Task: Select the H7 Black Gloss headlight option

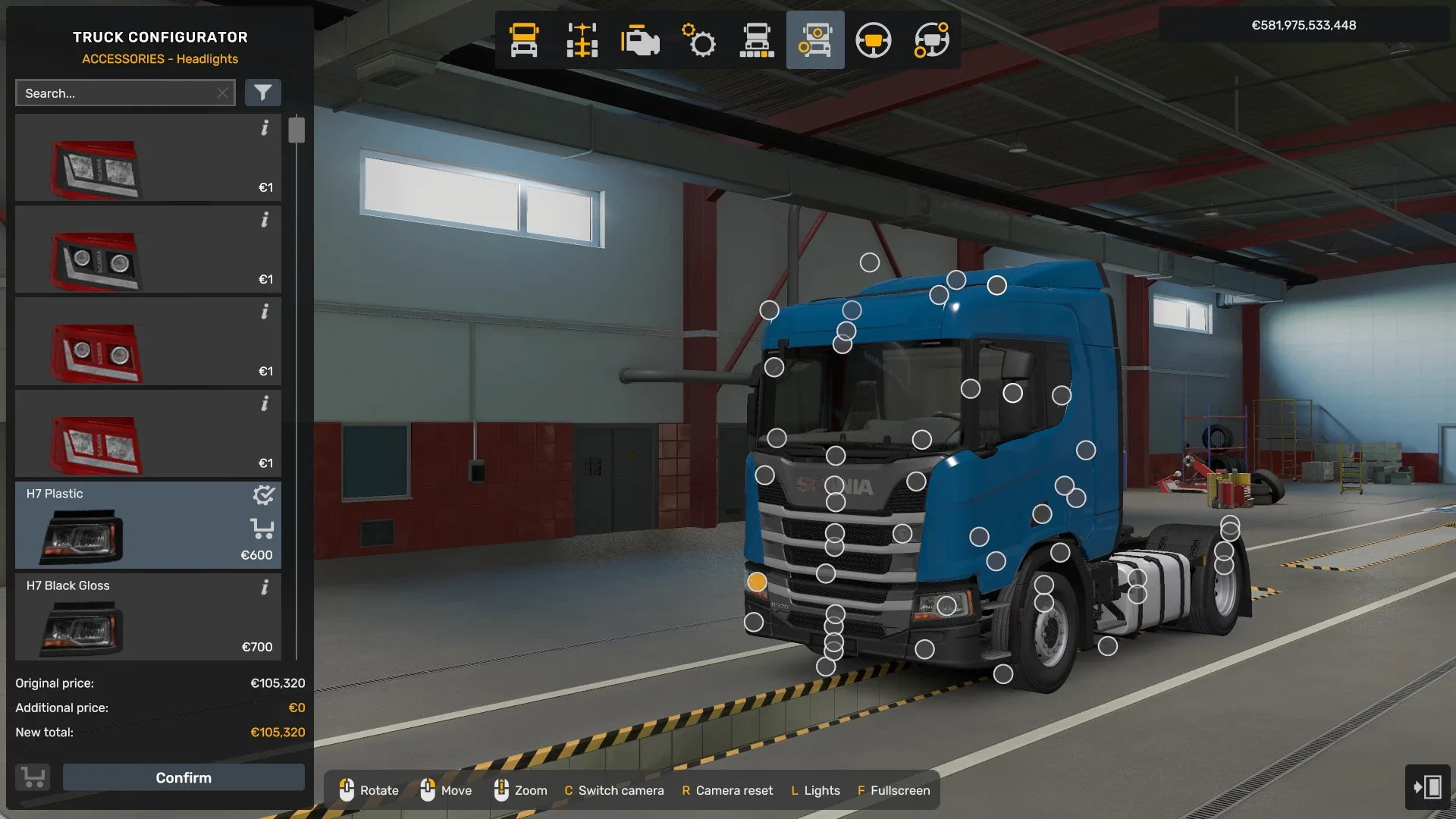Action: tap(148, 617)
